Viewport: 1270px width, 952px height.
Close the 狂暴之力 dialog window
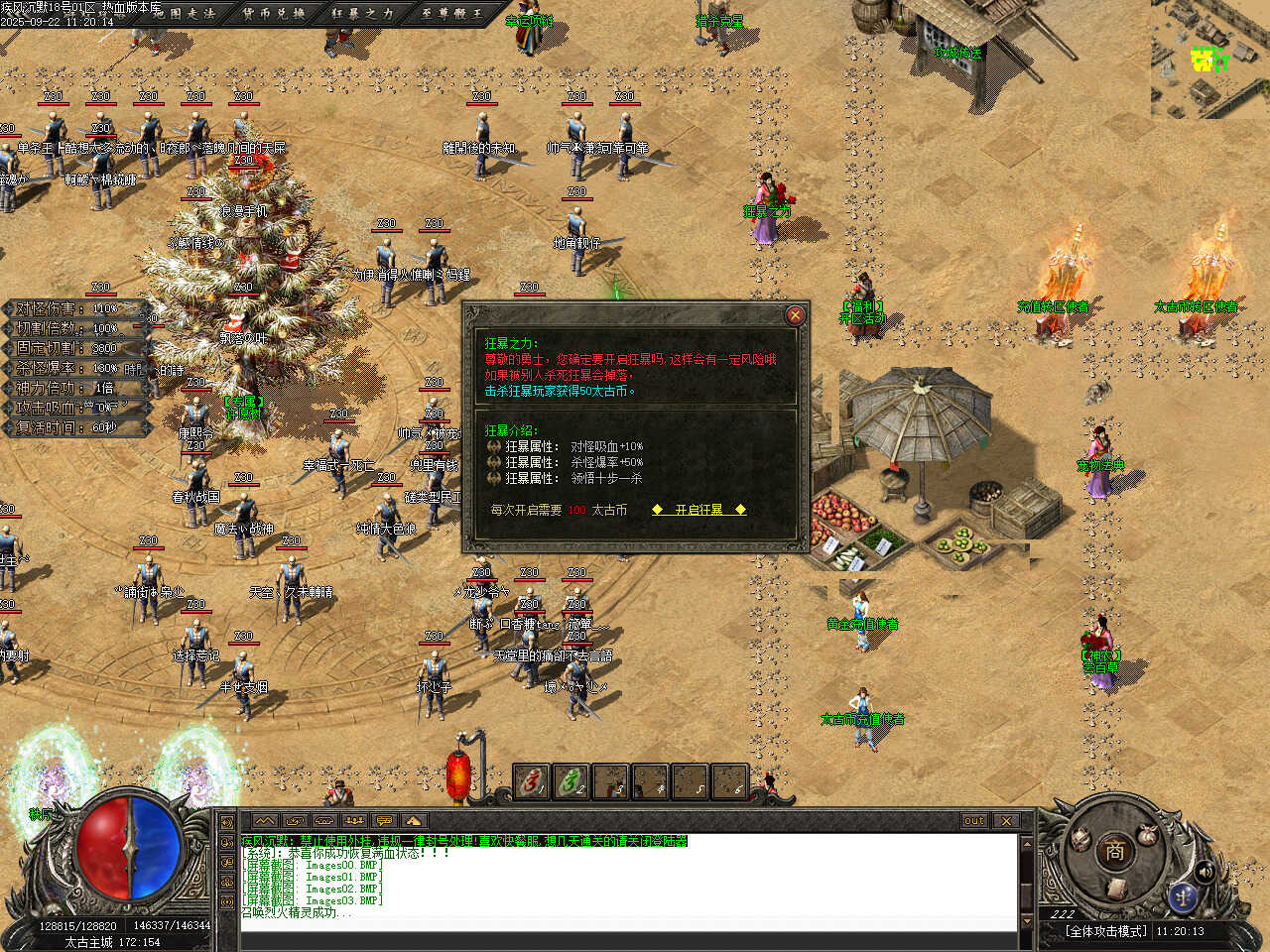click(x=795, y=315)
